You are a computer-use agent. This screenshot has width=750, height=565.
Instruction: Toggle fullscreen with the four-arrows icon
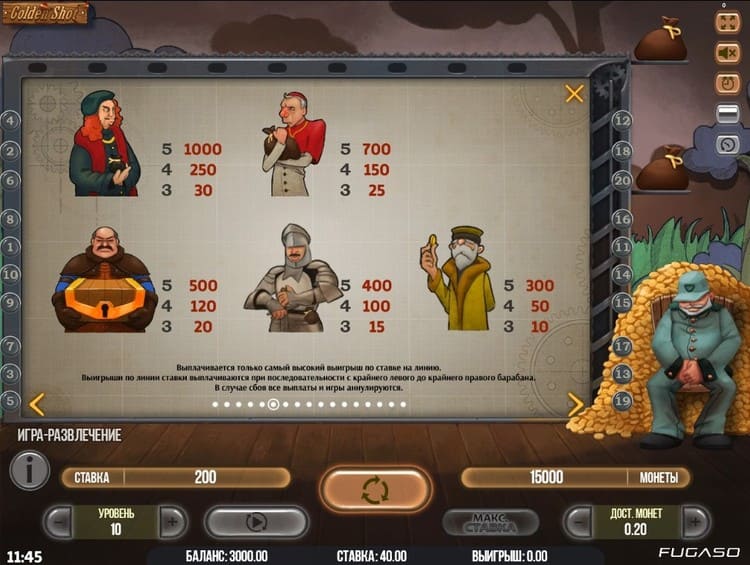click(727, 21)
